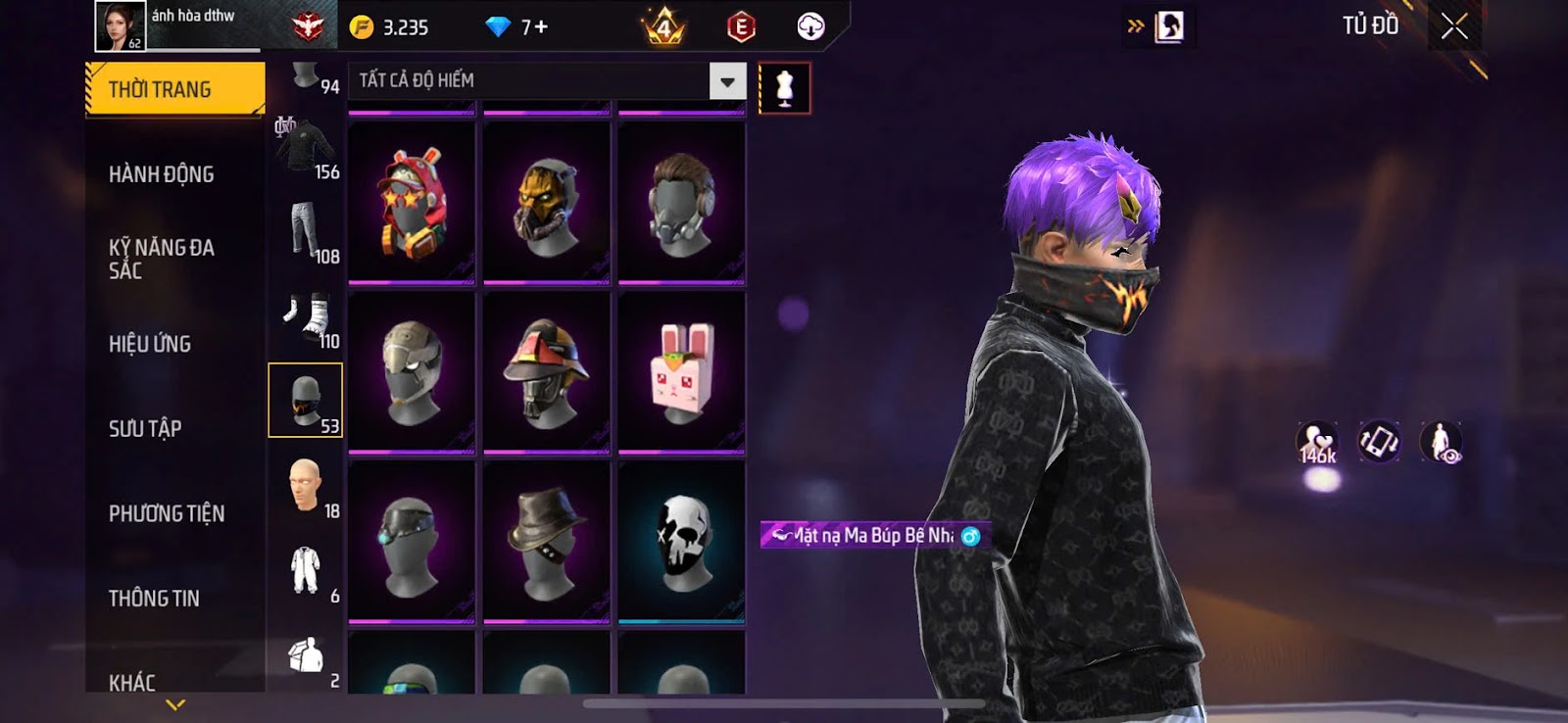Go to the Sưu Tập tab
Image resolution: width=1568 pixels, height=723 pixels.
tap(145, 428)
